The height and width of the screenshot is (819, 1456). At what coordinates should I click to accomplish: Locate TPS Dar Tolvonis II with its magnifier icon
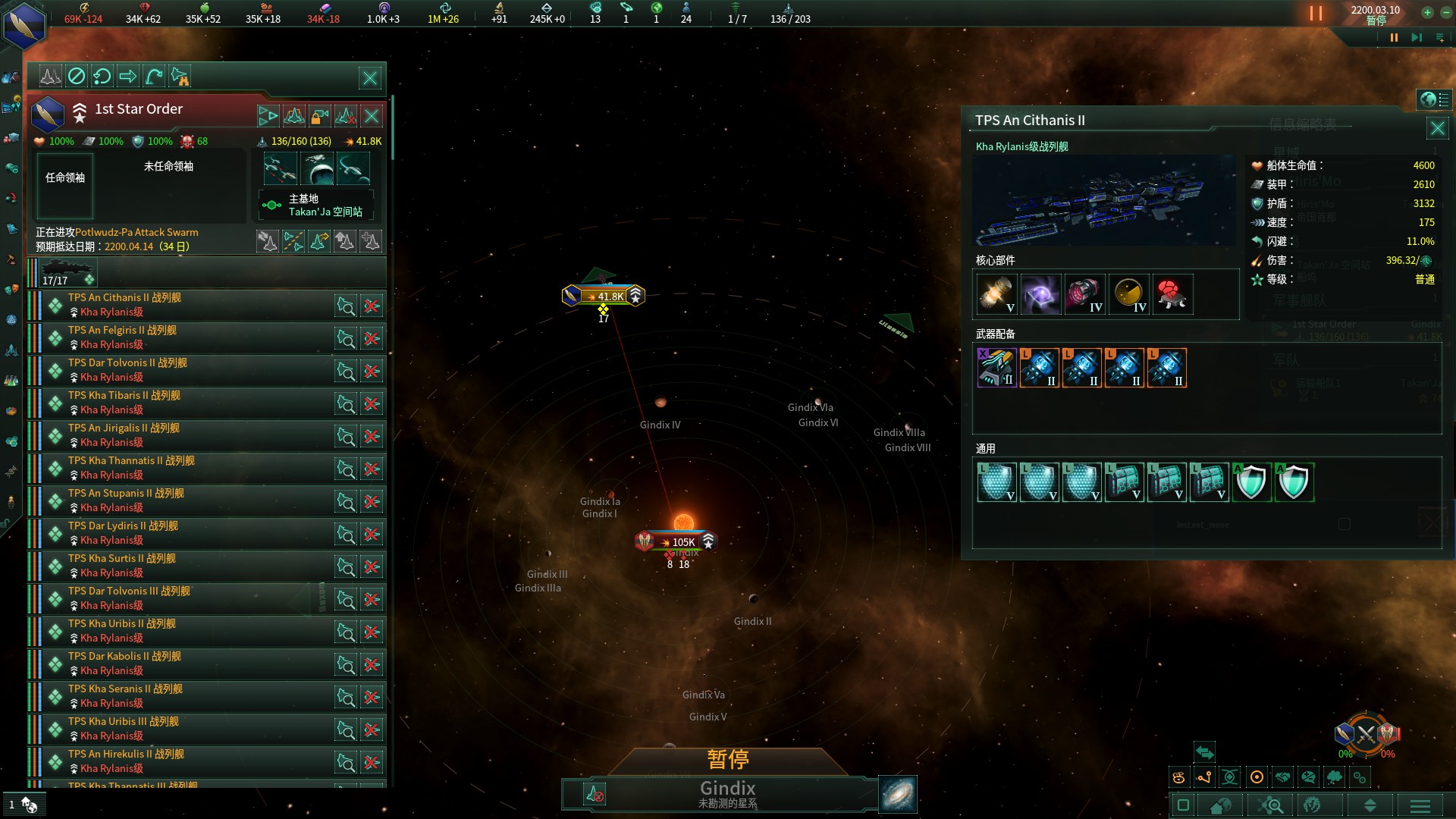point(346,372)
